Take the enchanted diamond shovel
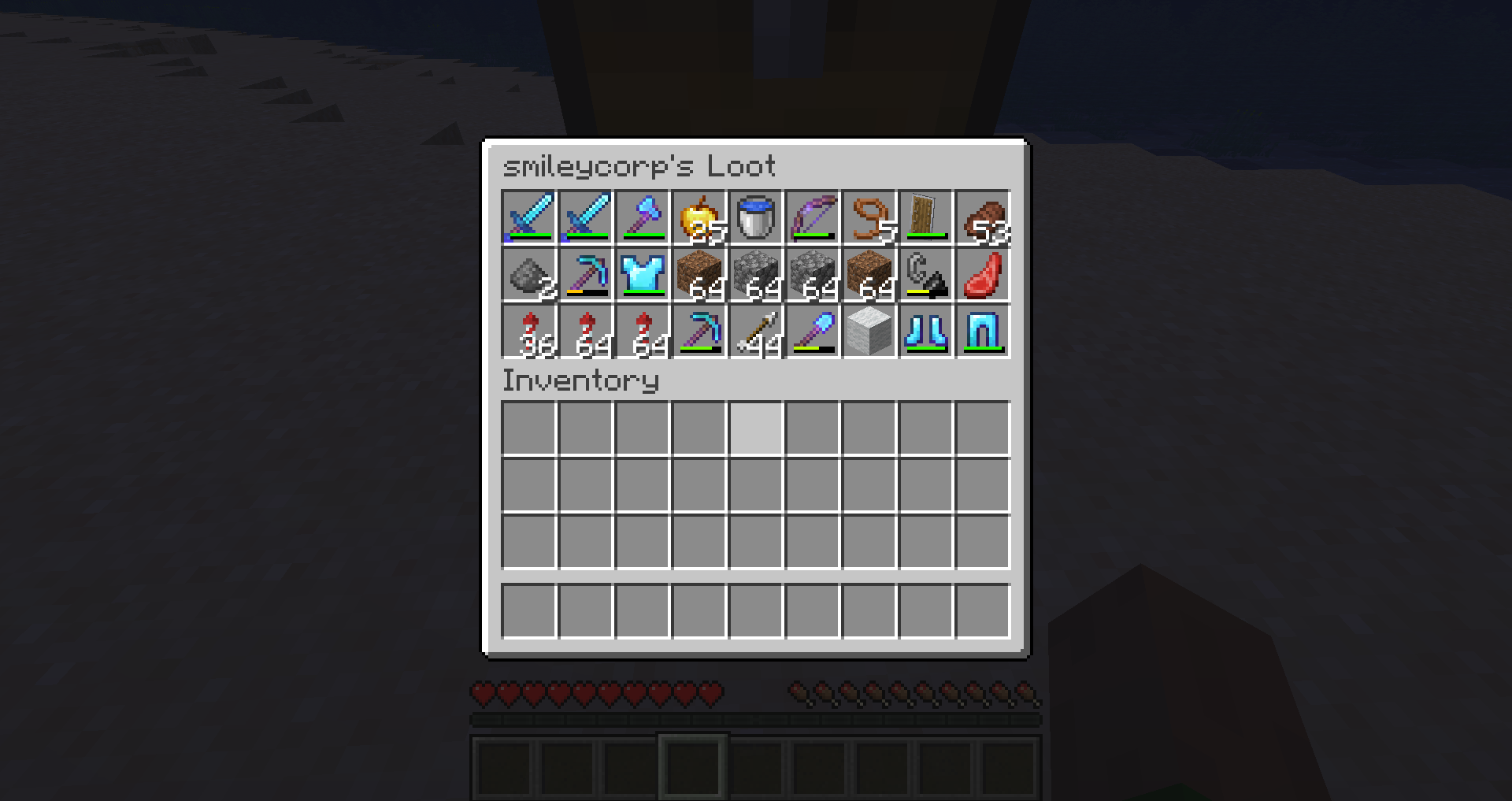The height and width of the screenshot is (801, 1512). (813, 334)
